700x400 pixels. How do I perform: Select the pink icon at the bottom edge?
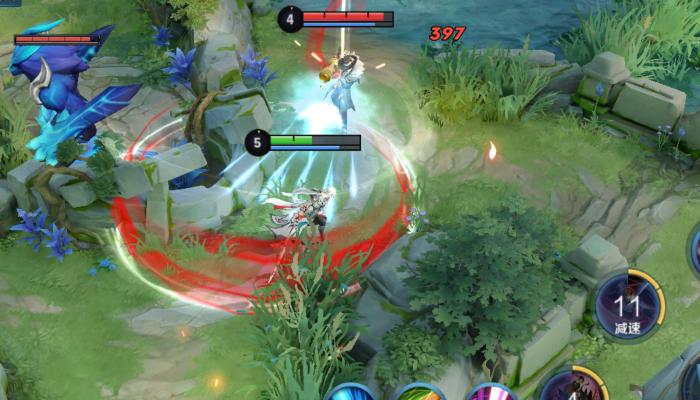point(491,392)
